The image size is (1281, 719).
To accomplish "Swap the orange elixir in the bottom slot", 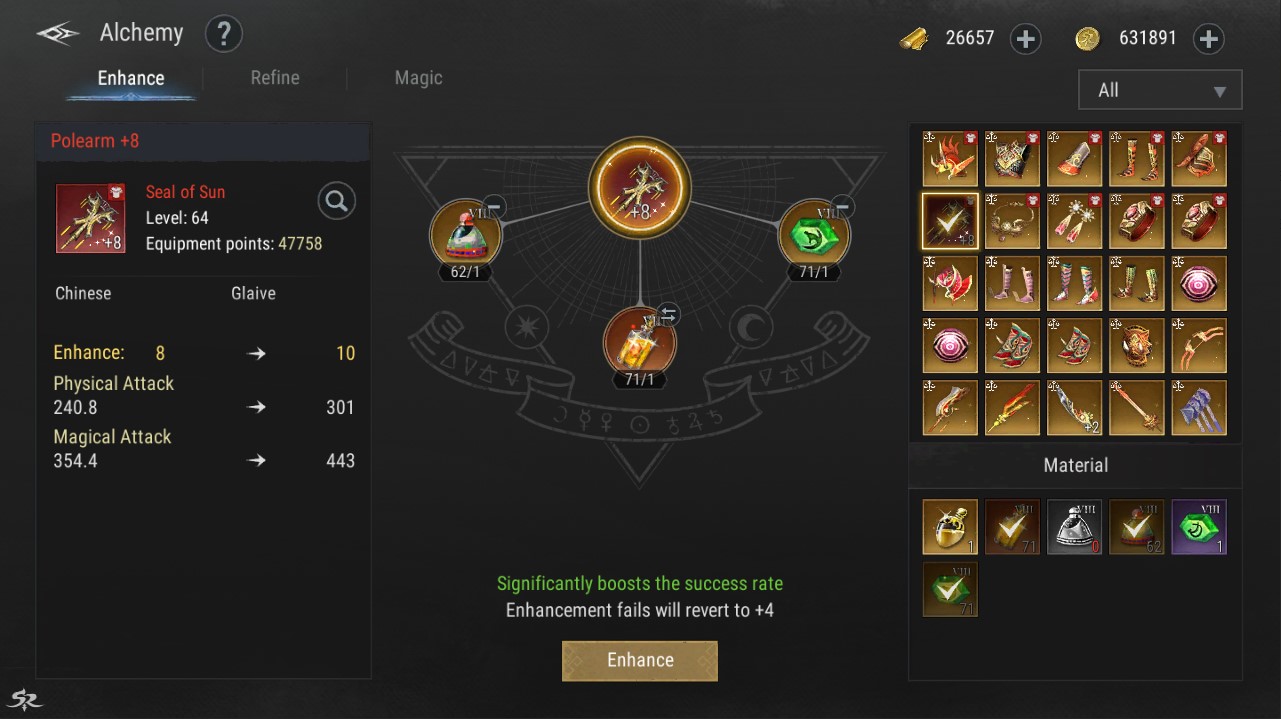I will point(668,315).
